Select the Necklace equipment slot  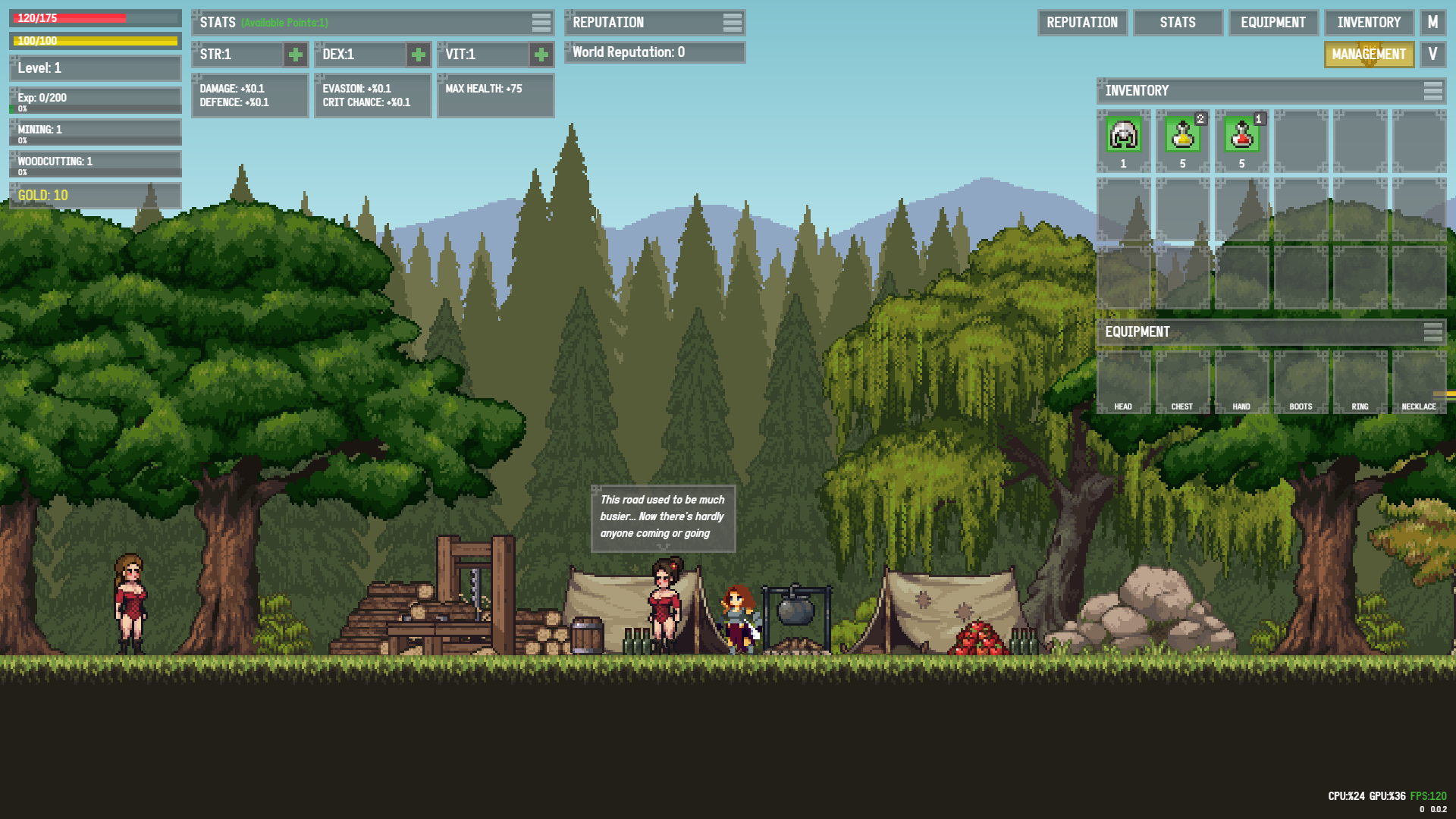(x=1419, y=381)
